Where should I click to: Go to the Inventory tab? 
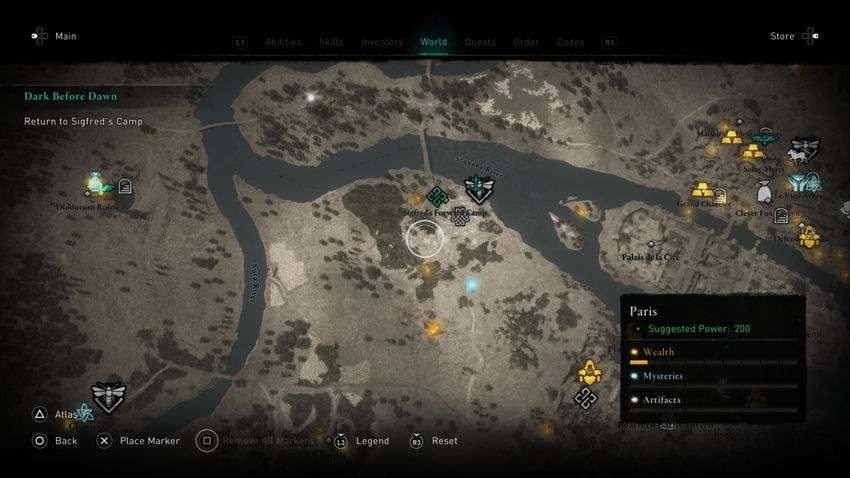pyautogui.click(x=382, y=42)
